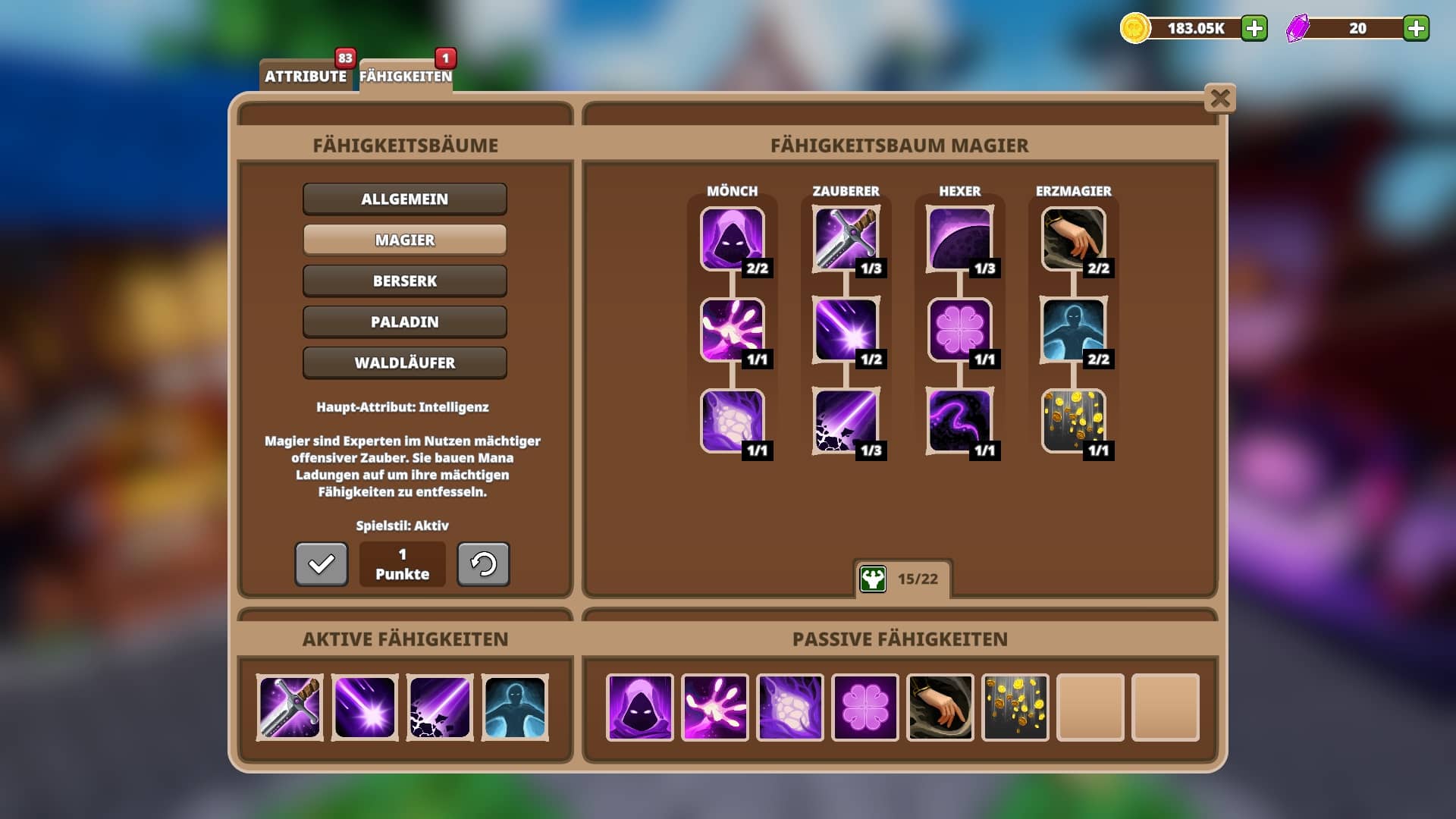Viewport: 1456px width, 819px height.
Task: Show the Waldläufer skill tree
Action: pyautogui.click(x=404, y=362)
